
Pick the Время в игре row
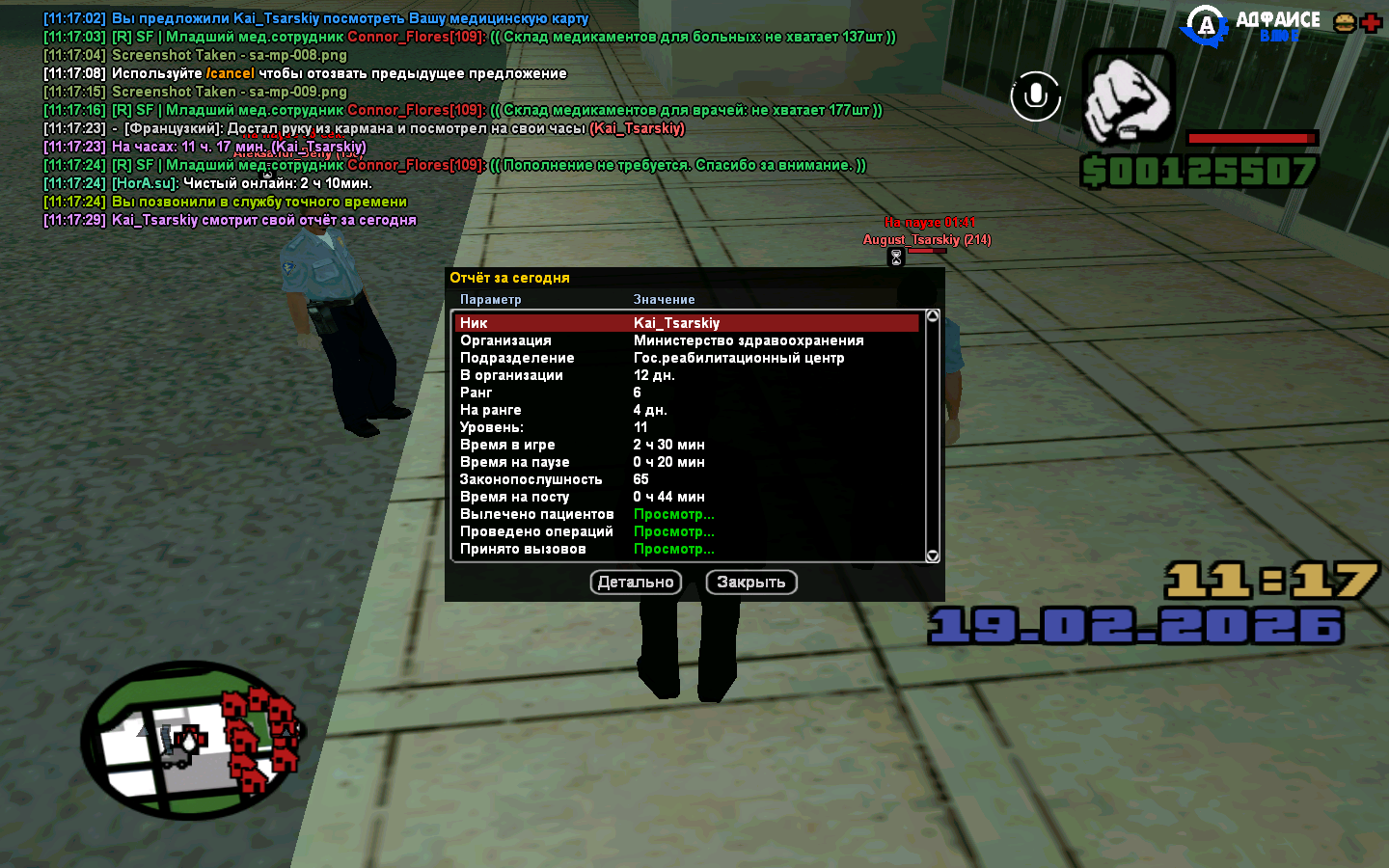click(x=686, y=445)
